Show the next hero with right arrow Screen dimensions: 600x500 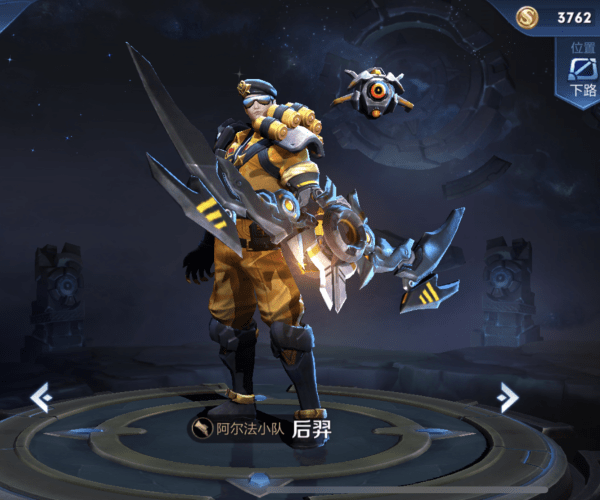(x=508, y=397)
